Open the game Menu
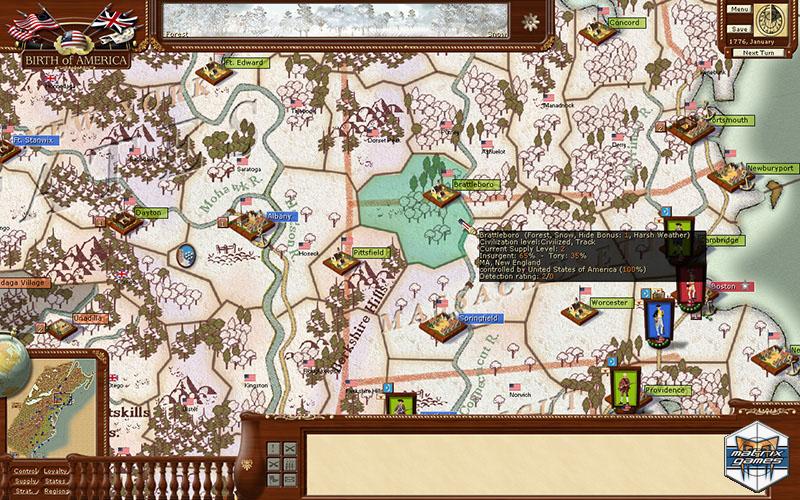The height and width of the screenshot is (500, 800). click(740, 10)
